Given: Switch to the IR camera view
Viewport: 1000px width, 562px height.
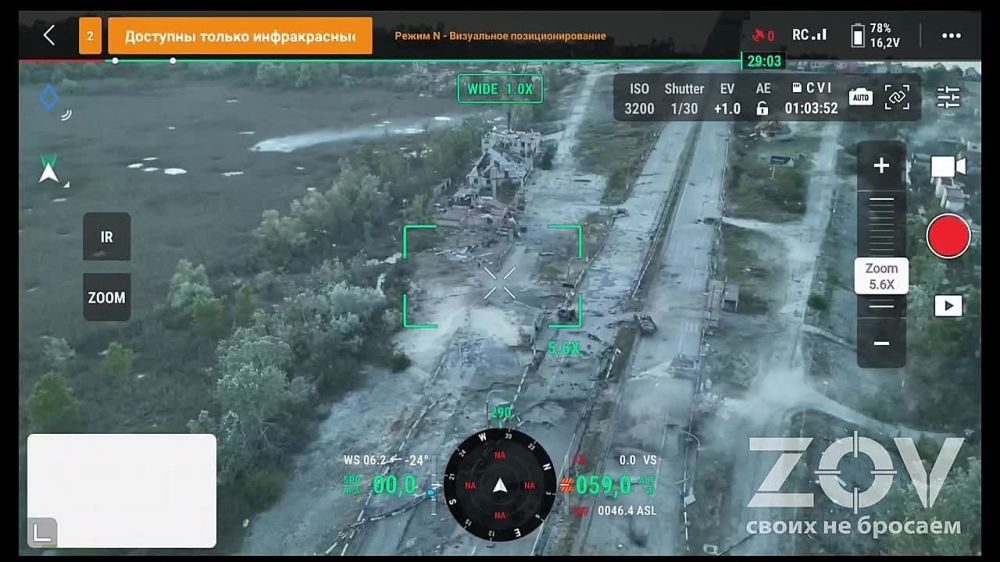Looking at the screenshot, I should [106, 237].
